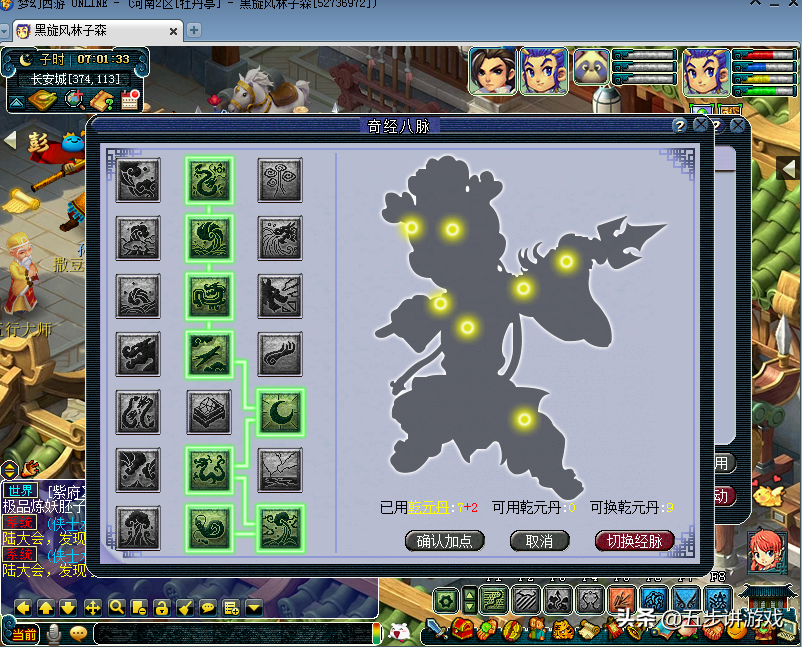Select the blue-haired character portrait at far right

[x=705, y=72]
